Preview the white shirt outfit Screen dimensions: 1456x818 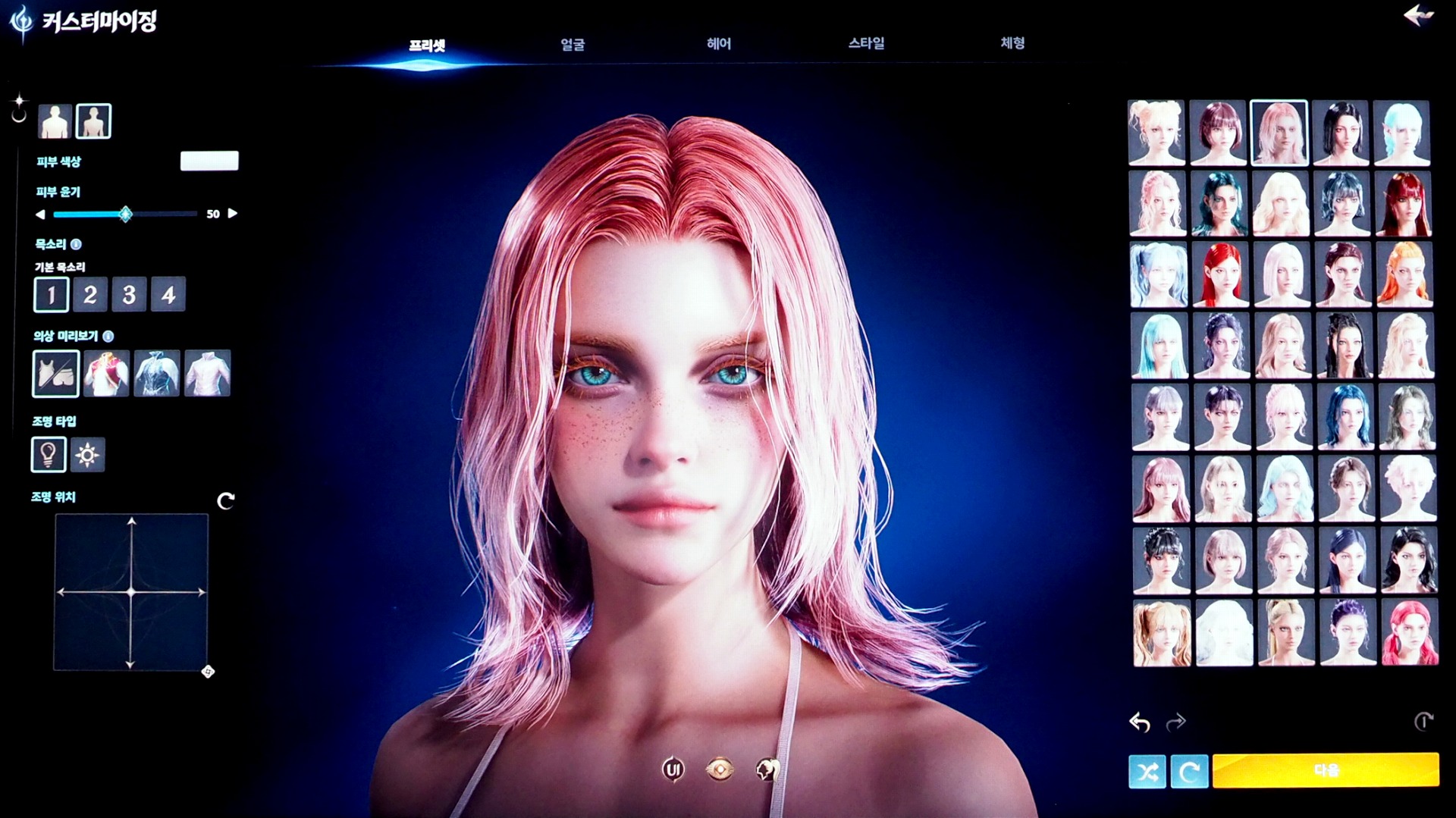pos(207,374)
